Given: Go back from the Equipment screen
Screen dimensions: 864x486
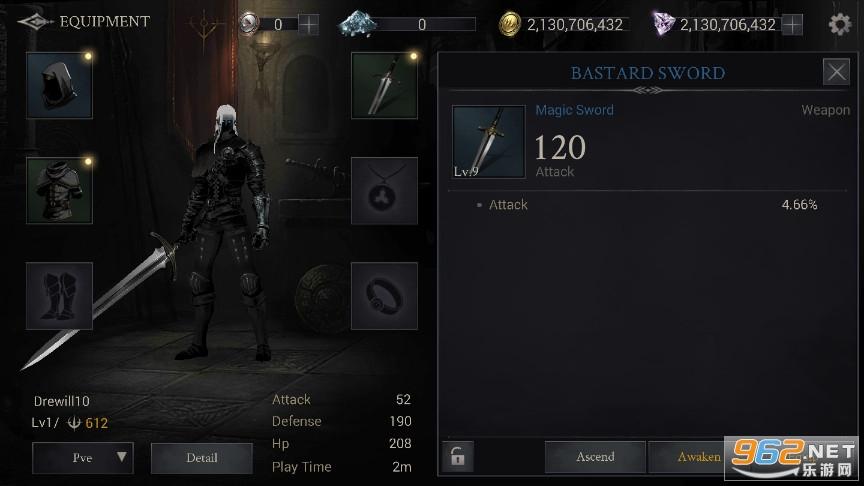Looking at the screenshot, I should coord(31,21).
